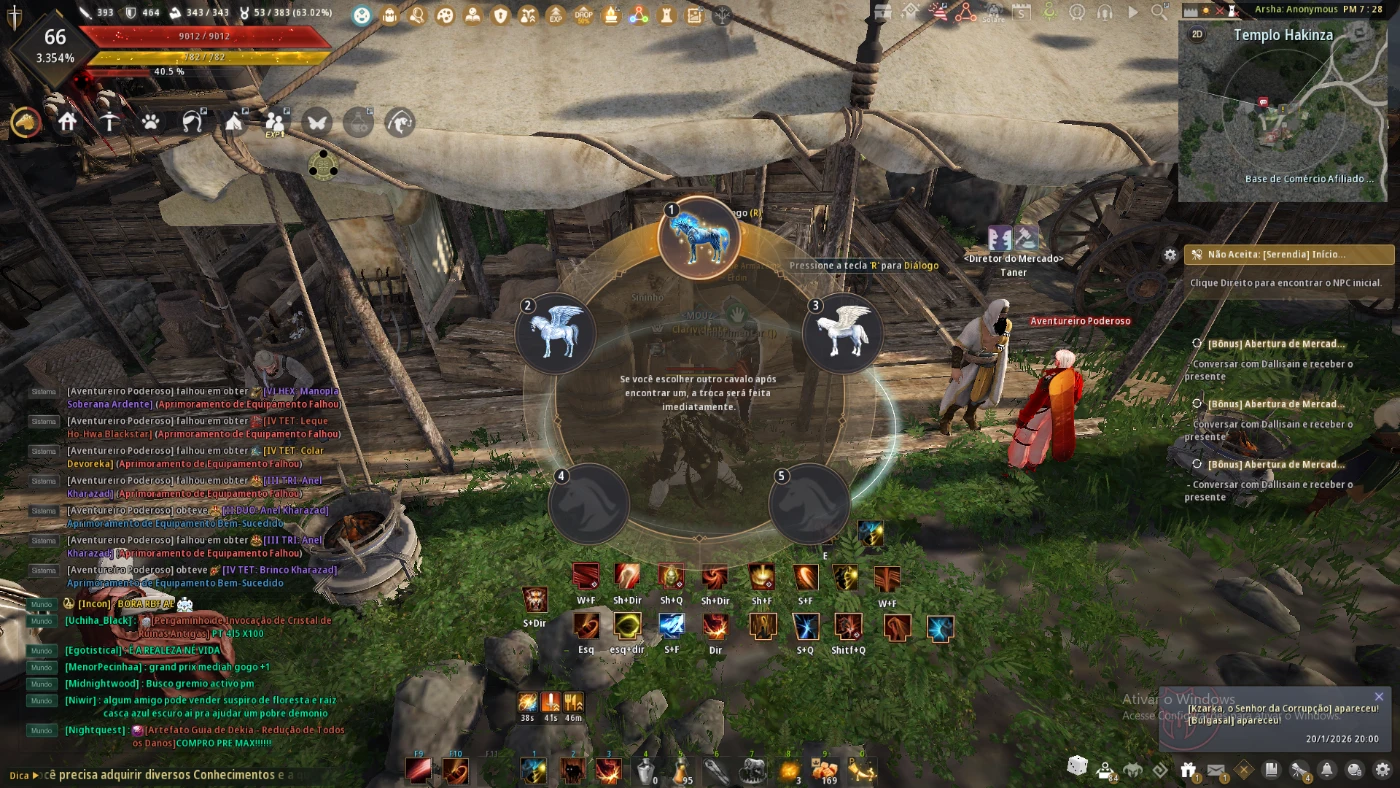Select the 'Não Aceita: [Serendia] Início' quest entry
The width and height of the screenshot is (1400, 788).
(1289, 255)
